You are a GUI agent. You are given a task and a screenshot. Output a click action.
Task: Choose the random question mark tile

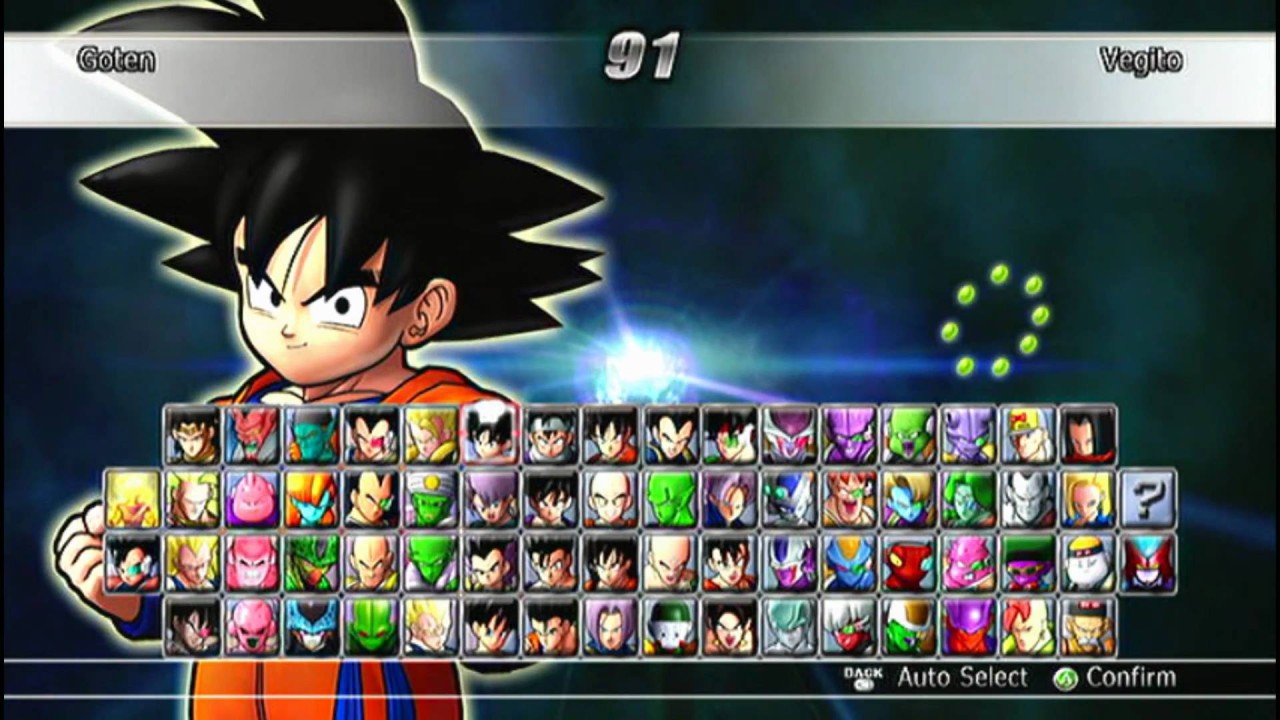[x=1147, y=499]
